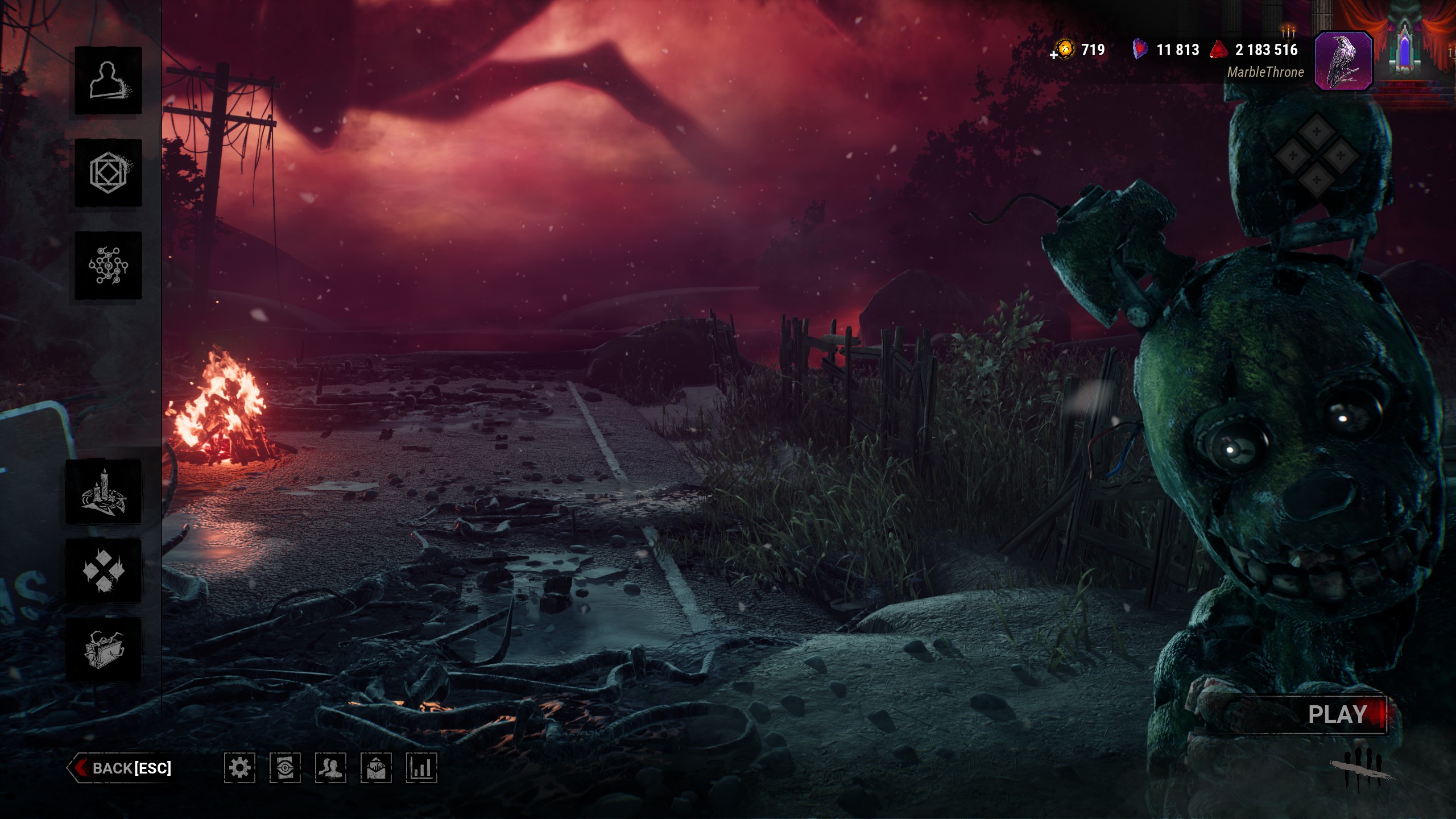1456x819 pixels.
Task: Open the eye card Archives icon
Action: [285, 768]
